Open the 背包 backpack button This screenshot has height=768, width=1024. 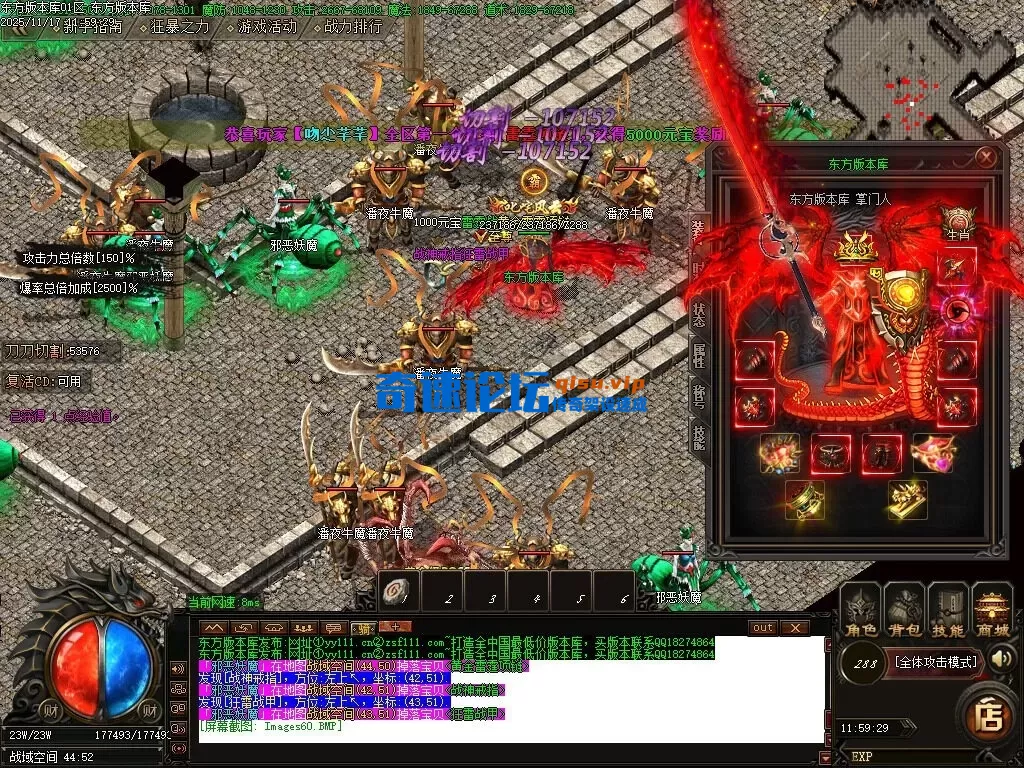click(x=904, y=610)
